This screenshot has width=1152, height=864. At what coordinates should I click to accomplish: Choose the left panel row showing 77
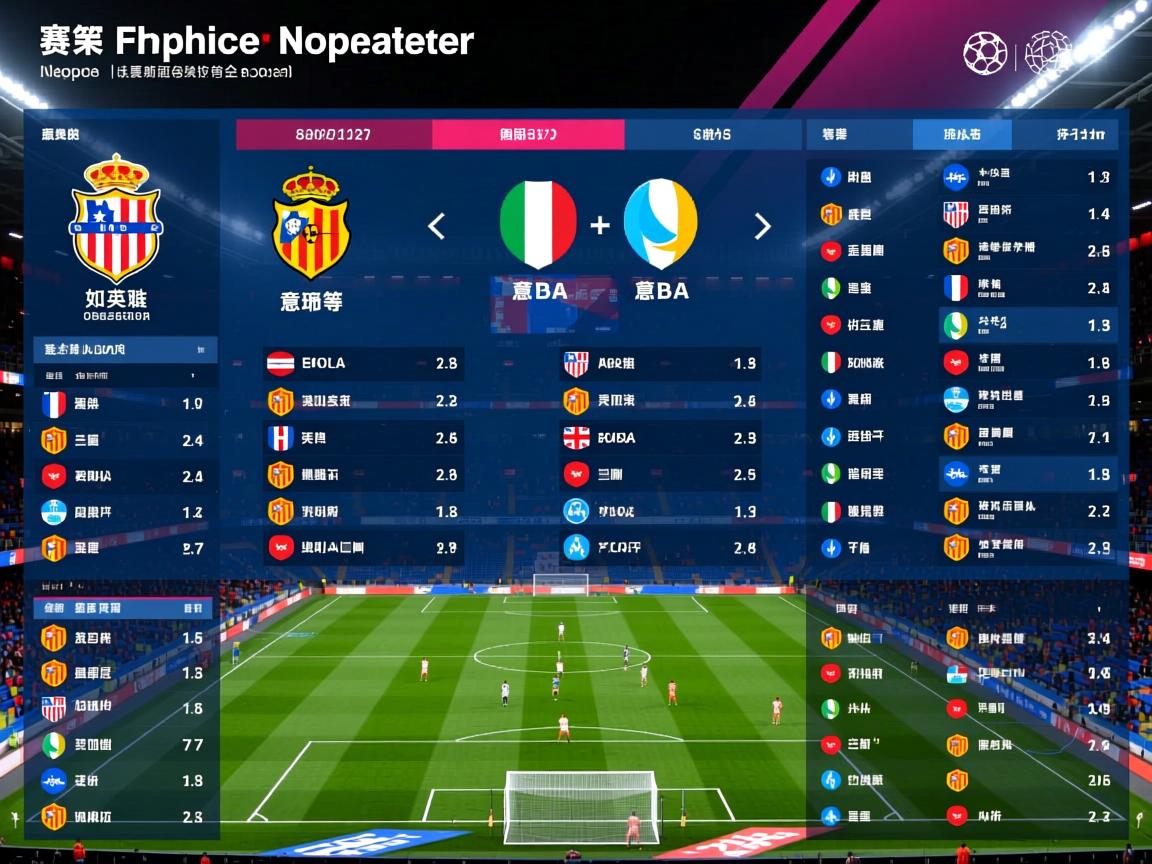[x=124, y=745]
